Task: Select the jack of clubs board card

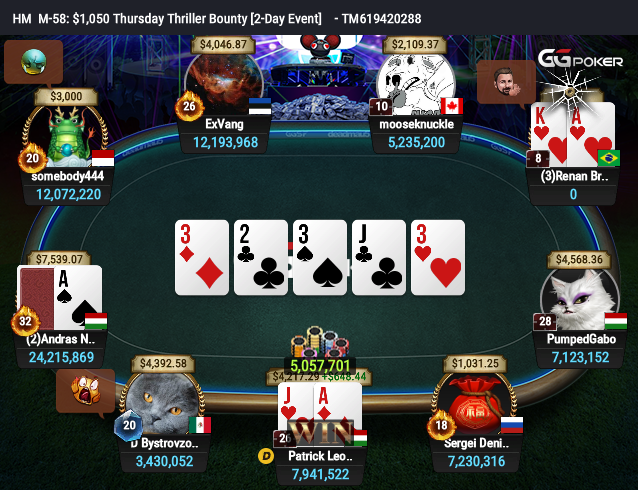Action: (x=379, y=257)
